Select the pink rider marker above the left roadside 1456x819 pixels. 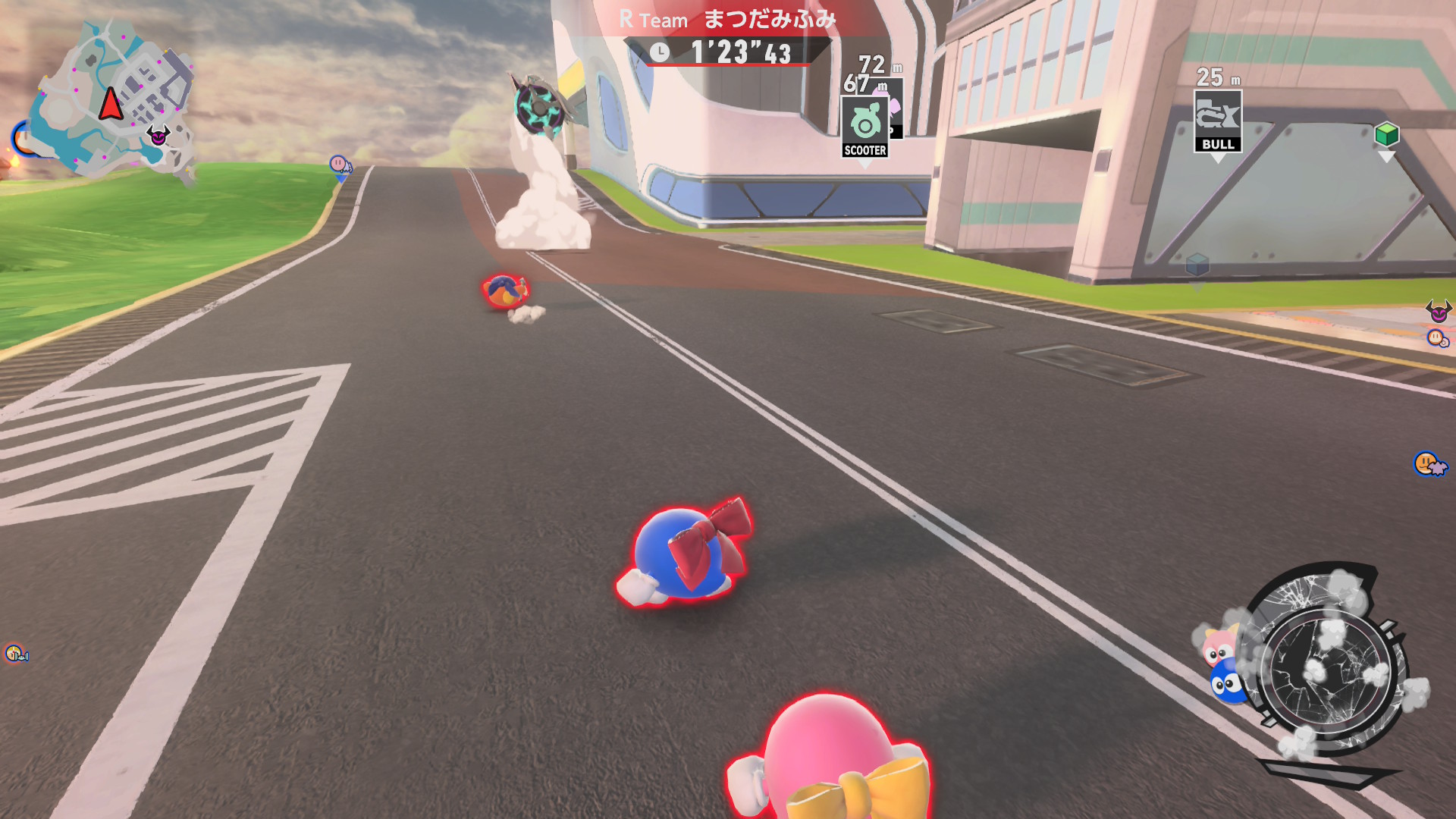click(x=339, y=164)
